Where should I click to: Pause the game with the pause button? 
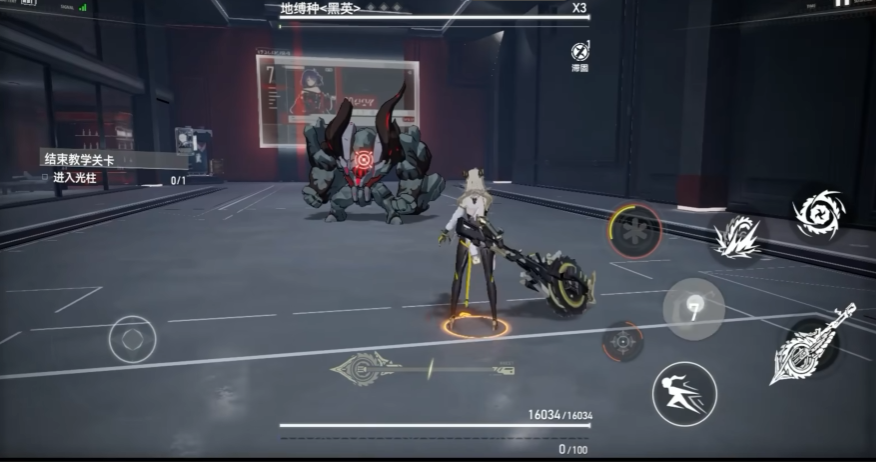click(x=840, y=5)
